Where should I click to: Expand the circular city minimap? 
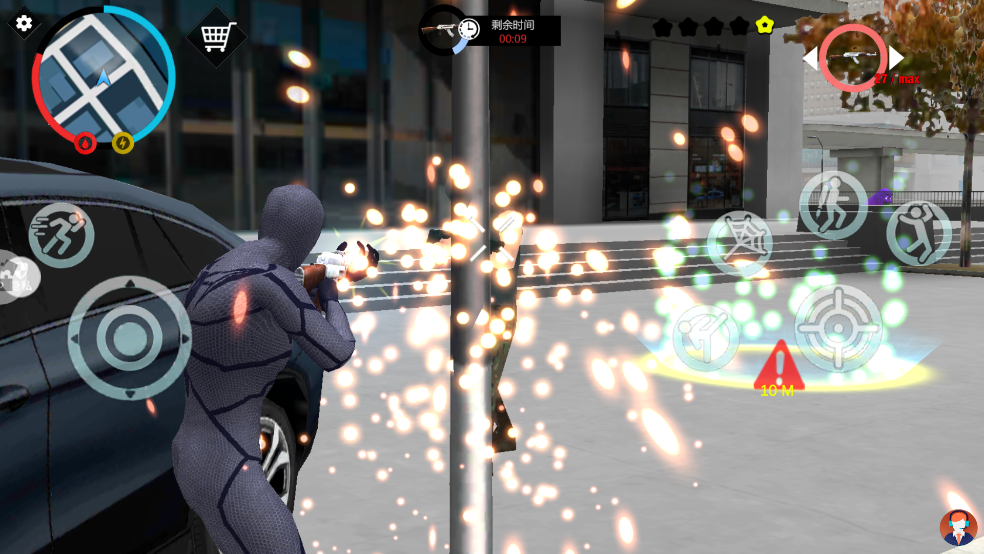(x=104, y=75)
